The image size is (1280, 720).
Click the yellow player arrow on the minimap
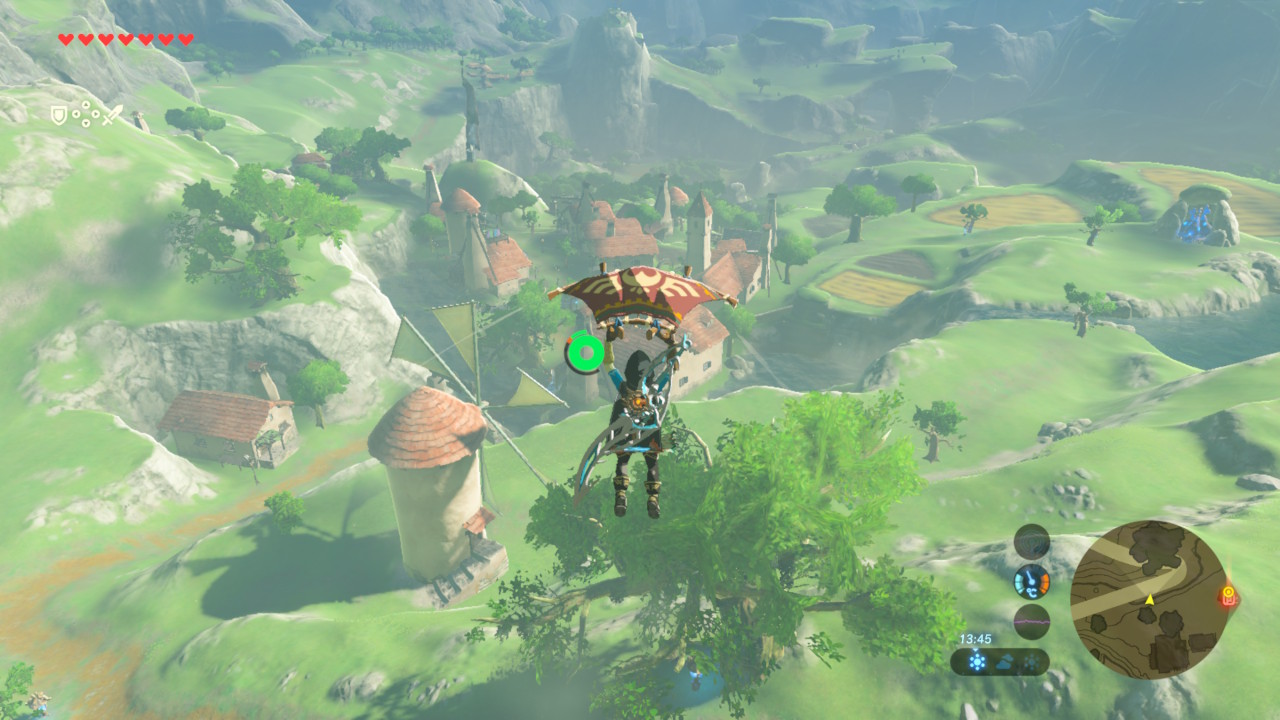(x=1149, y=599)
